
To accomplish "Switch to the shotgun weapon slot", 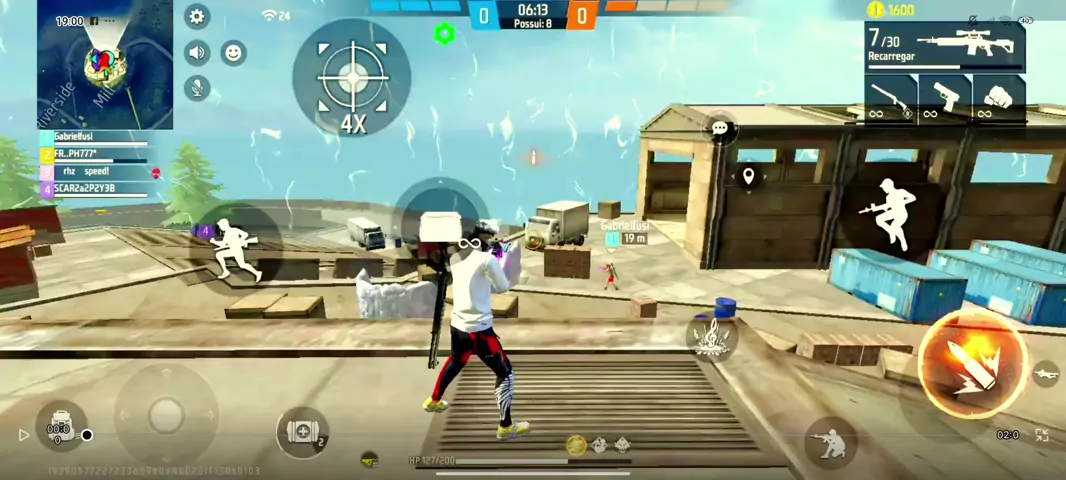I will (890, 99).
